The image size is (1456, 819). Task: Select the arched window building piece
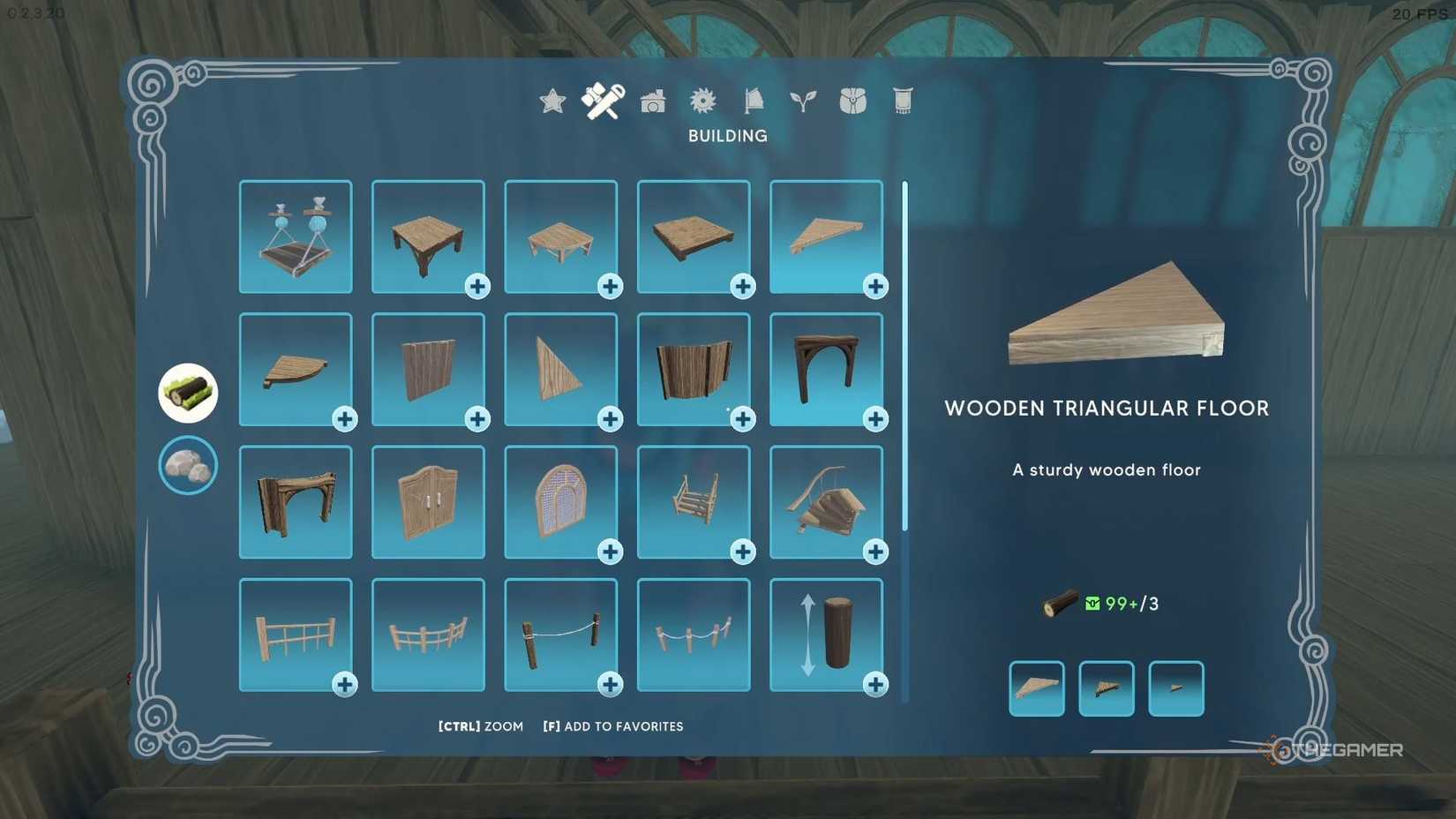click(x=562, y=503)
